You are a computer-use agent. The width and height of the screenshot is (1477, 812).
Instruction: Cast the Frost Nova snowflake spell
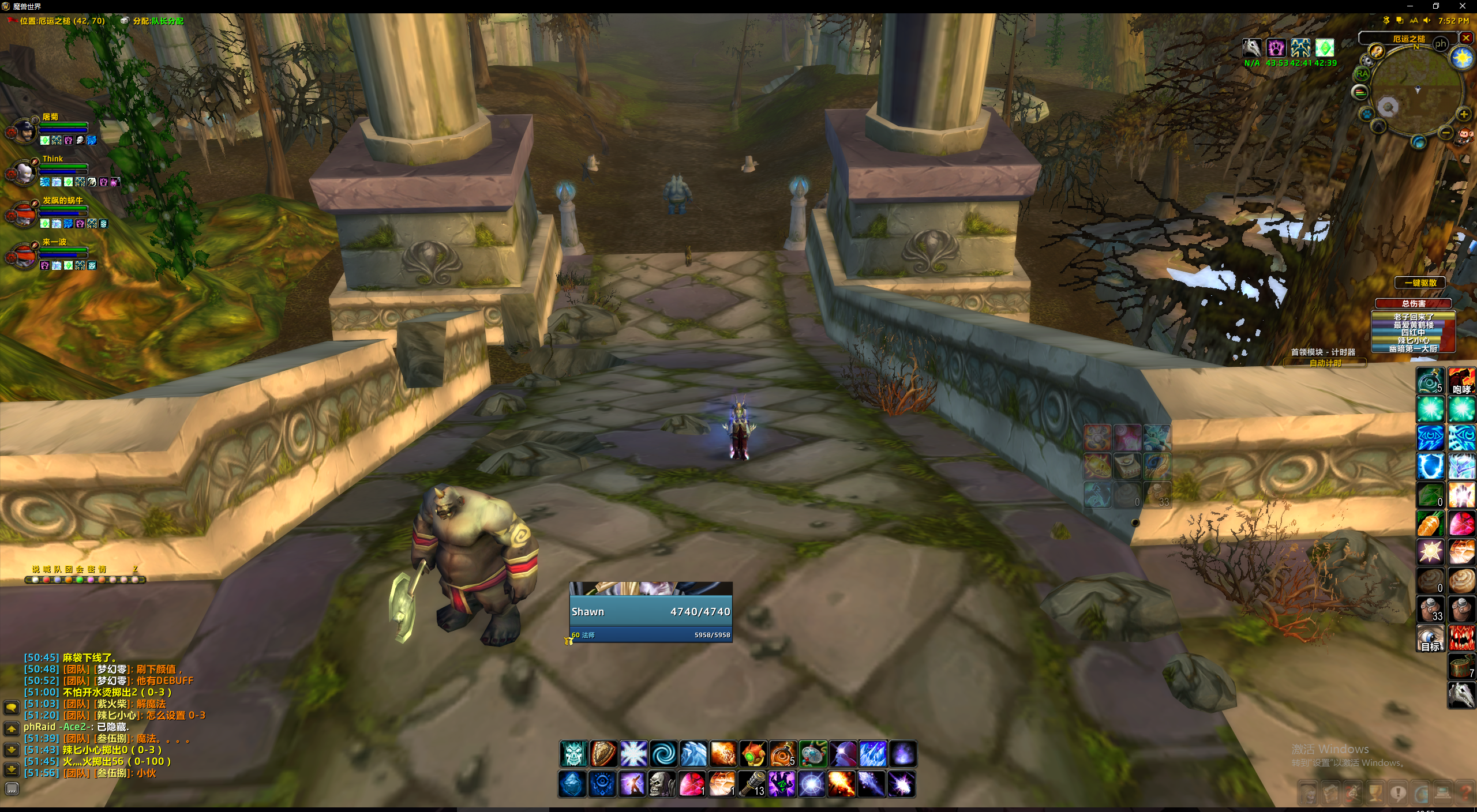click(x=633, y=754)
